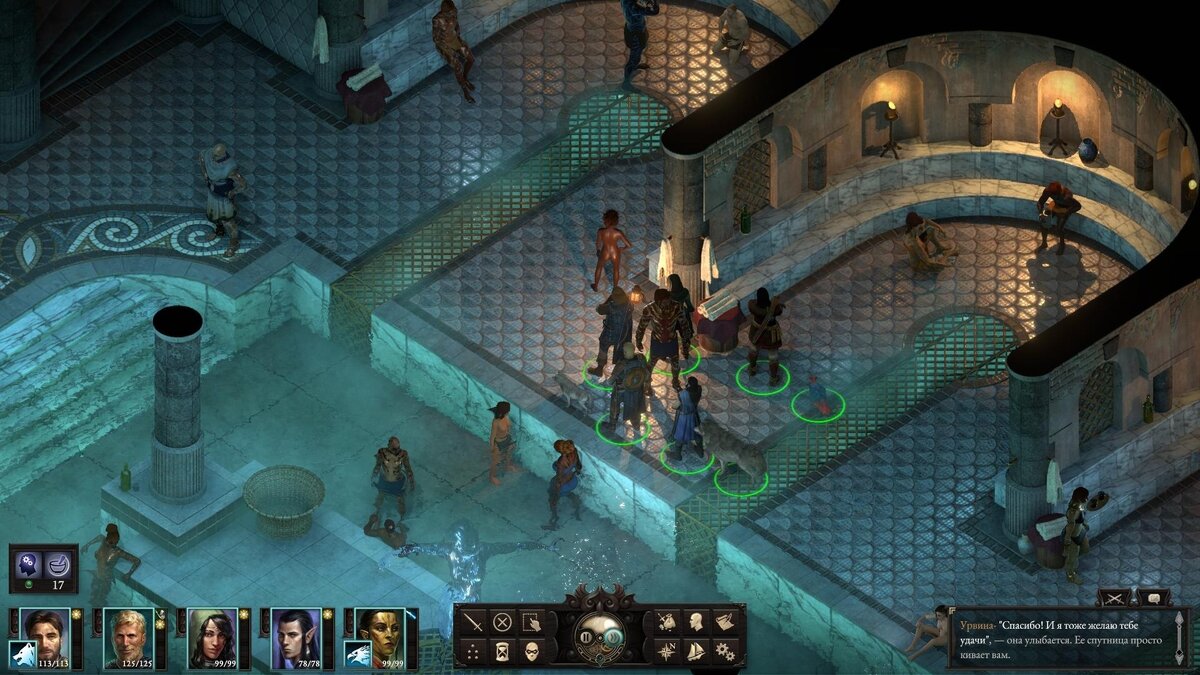1200x675 pixels.
Task: Click the cancel action circle-X button
Action: [503, 621]
